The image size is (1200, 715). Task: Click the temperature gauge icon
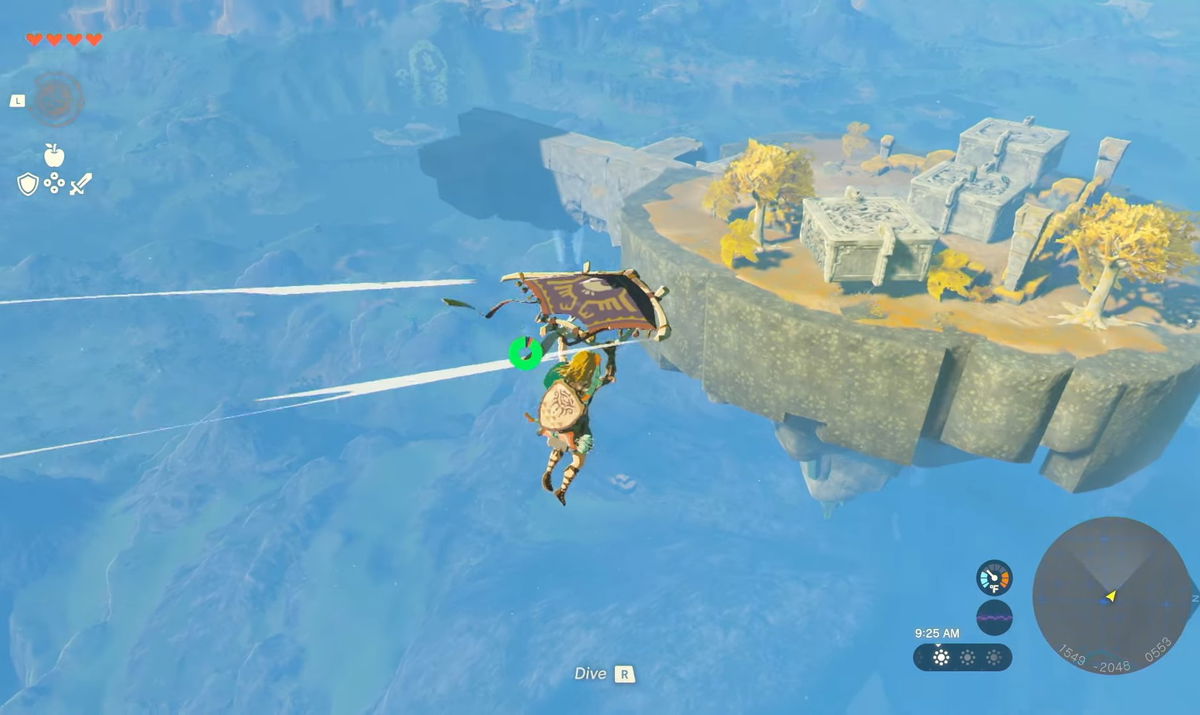tap(994, 578)
